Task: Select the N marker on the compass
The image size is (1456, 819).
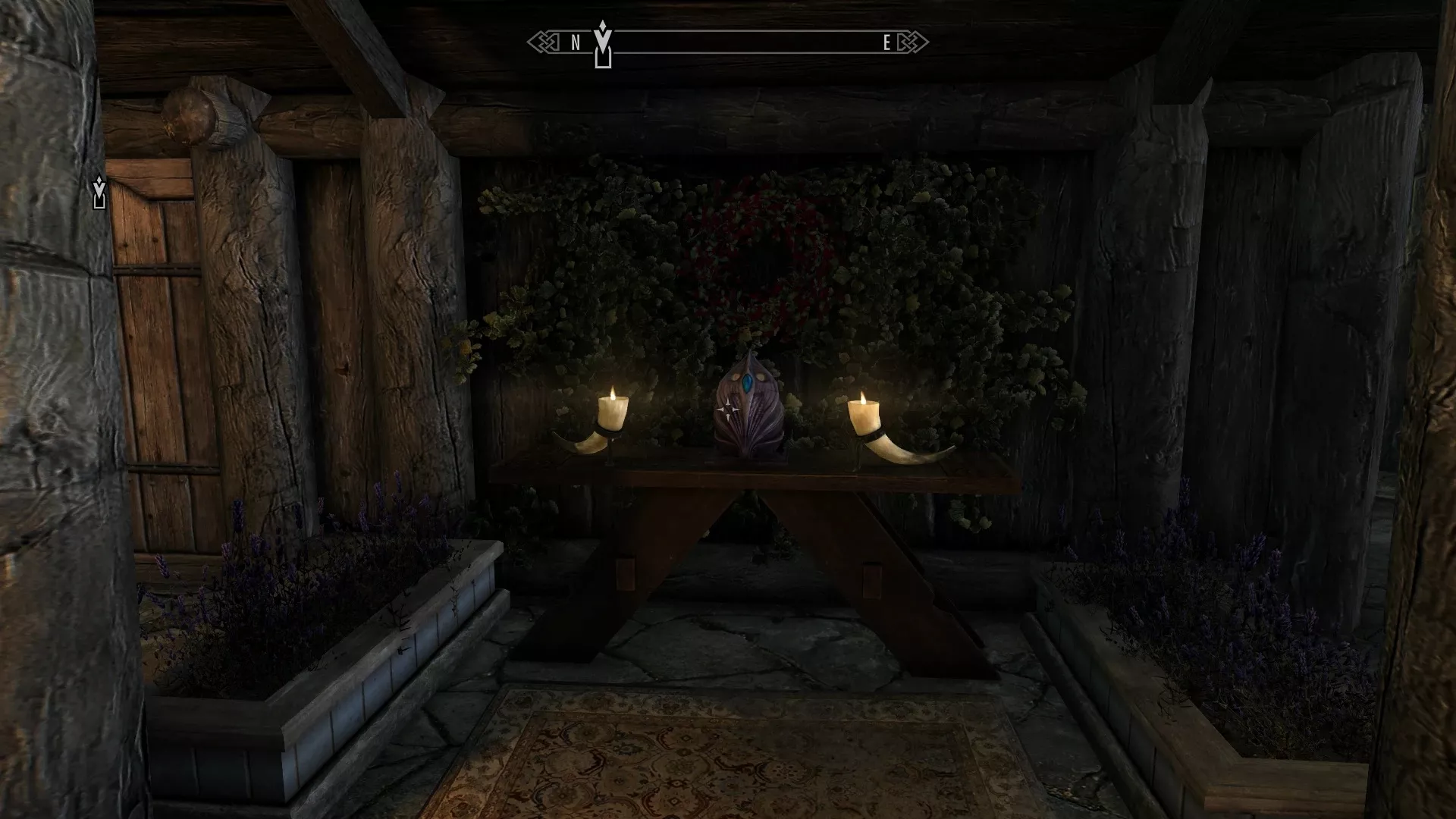Action: 574,43
